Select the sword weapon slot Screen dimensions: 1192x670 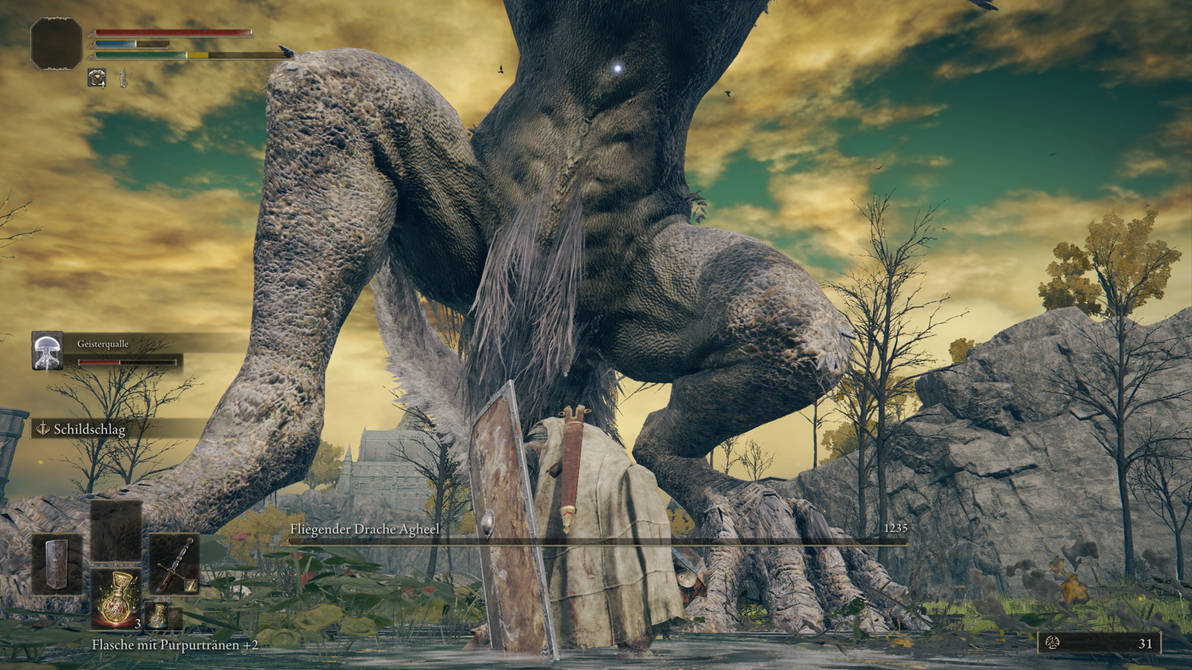pos(174,564)
